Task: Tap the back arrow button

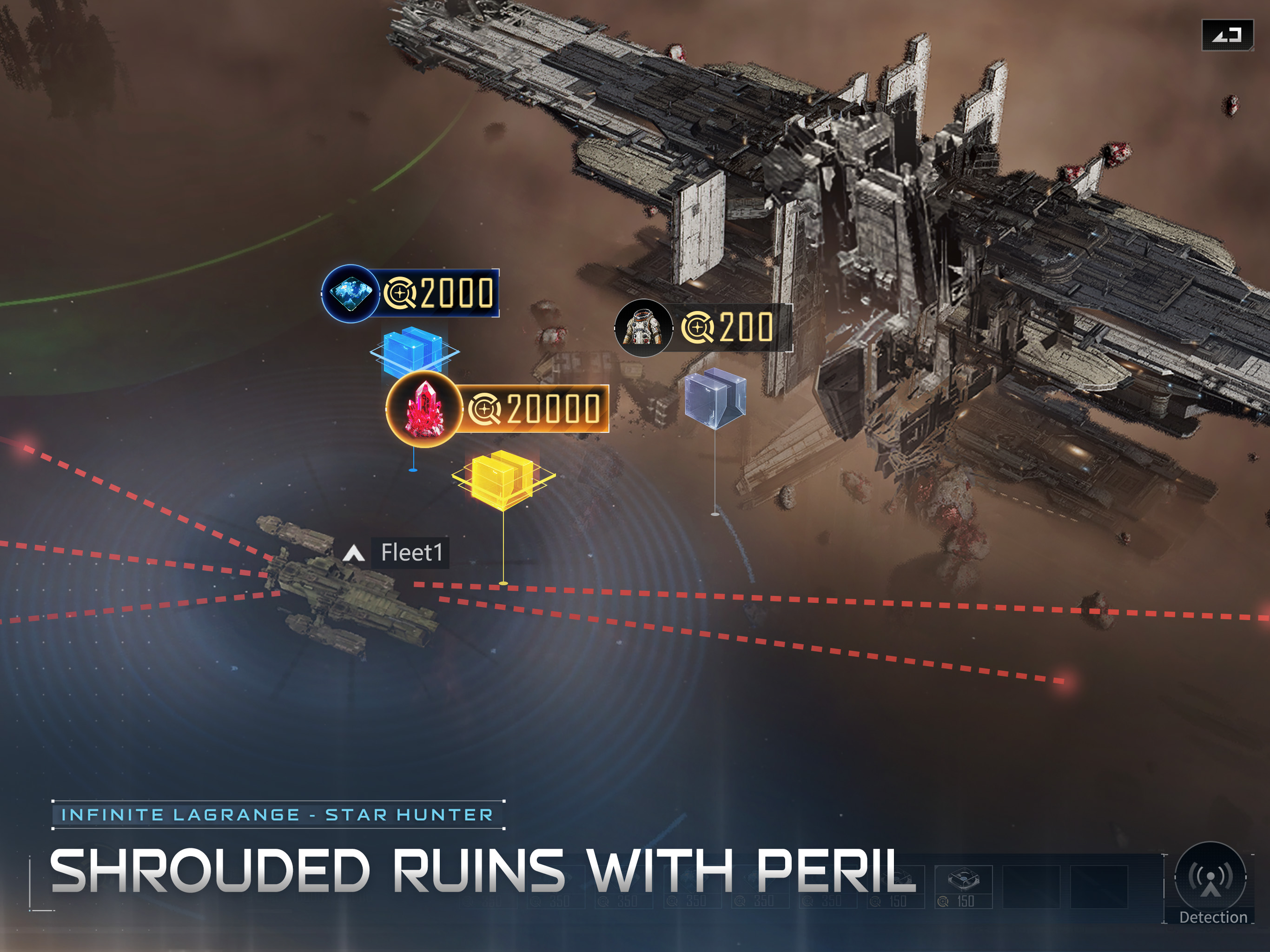Action: click(x=1228, y=36)
